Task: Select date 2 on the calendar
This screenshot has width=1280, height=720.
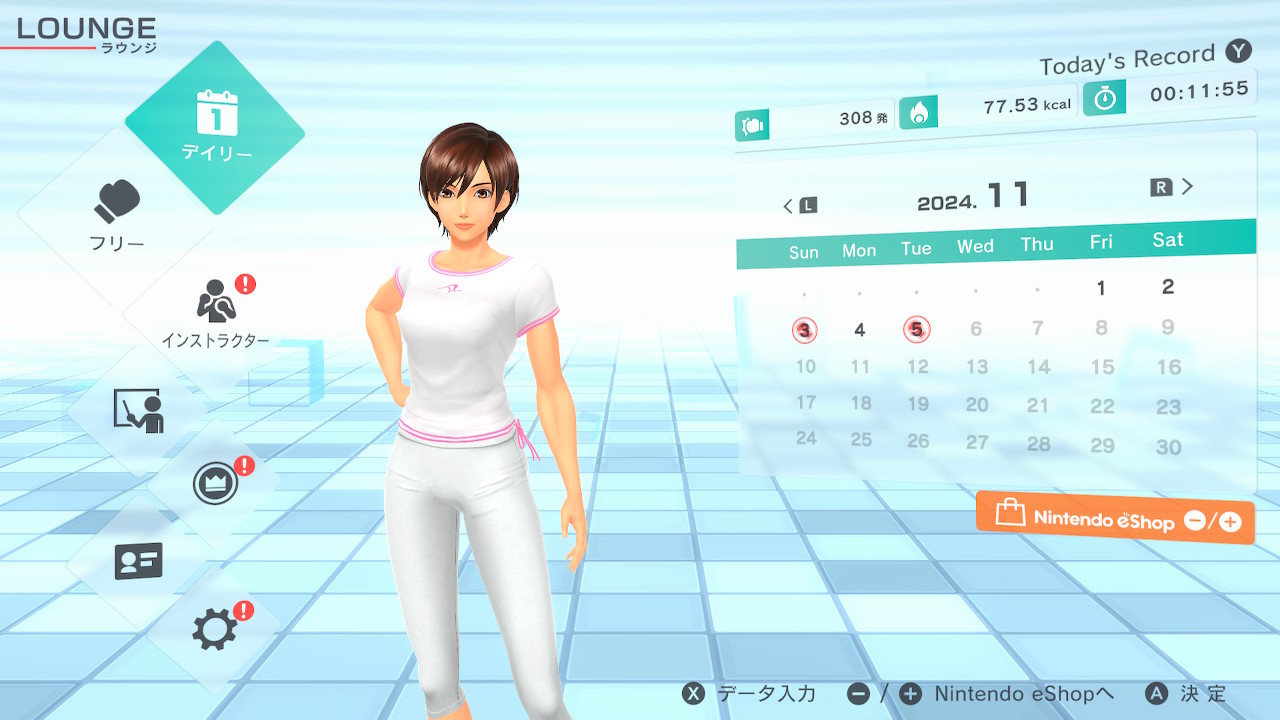Action: [1167, 287]
